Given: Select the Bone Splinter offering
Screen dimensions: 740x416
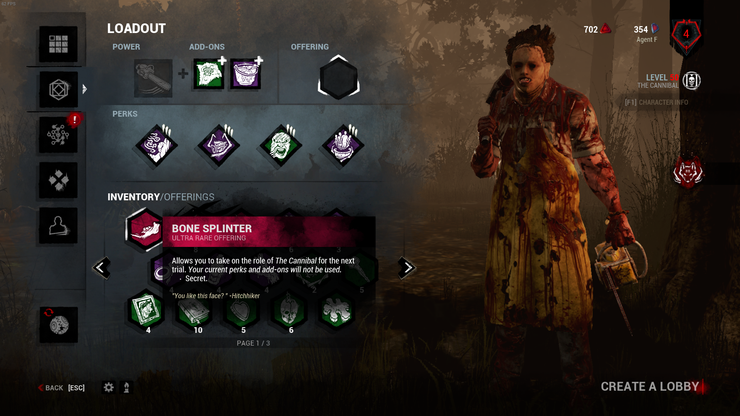Looking at the screenshot, I should click(145, 228).
